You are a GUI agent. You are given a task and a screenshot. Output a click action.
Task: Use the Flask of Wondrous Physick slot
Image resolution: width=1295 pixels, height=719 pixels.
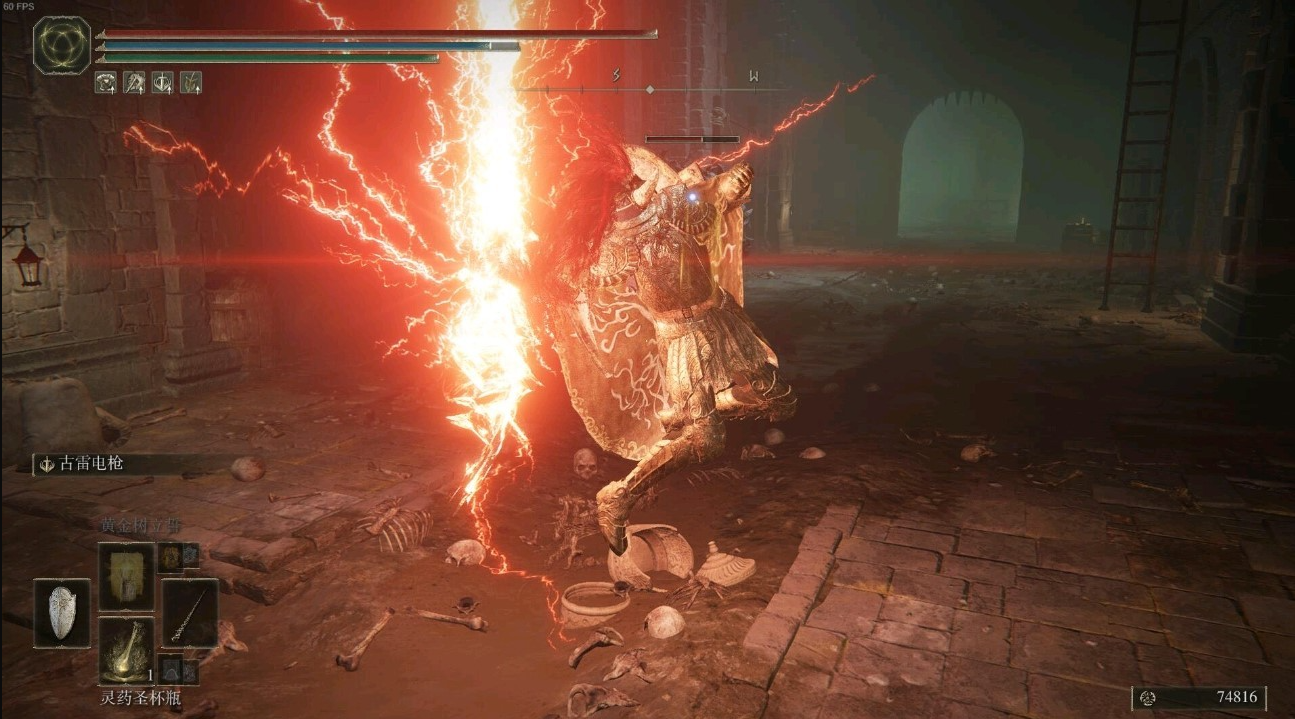(126, 649)
